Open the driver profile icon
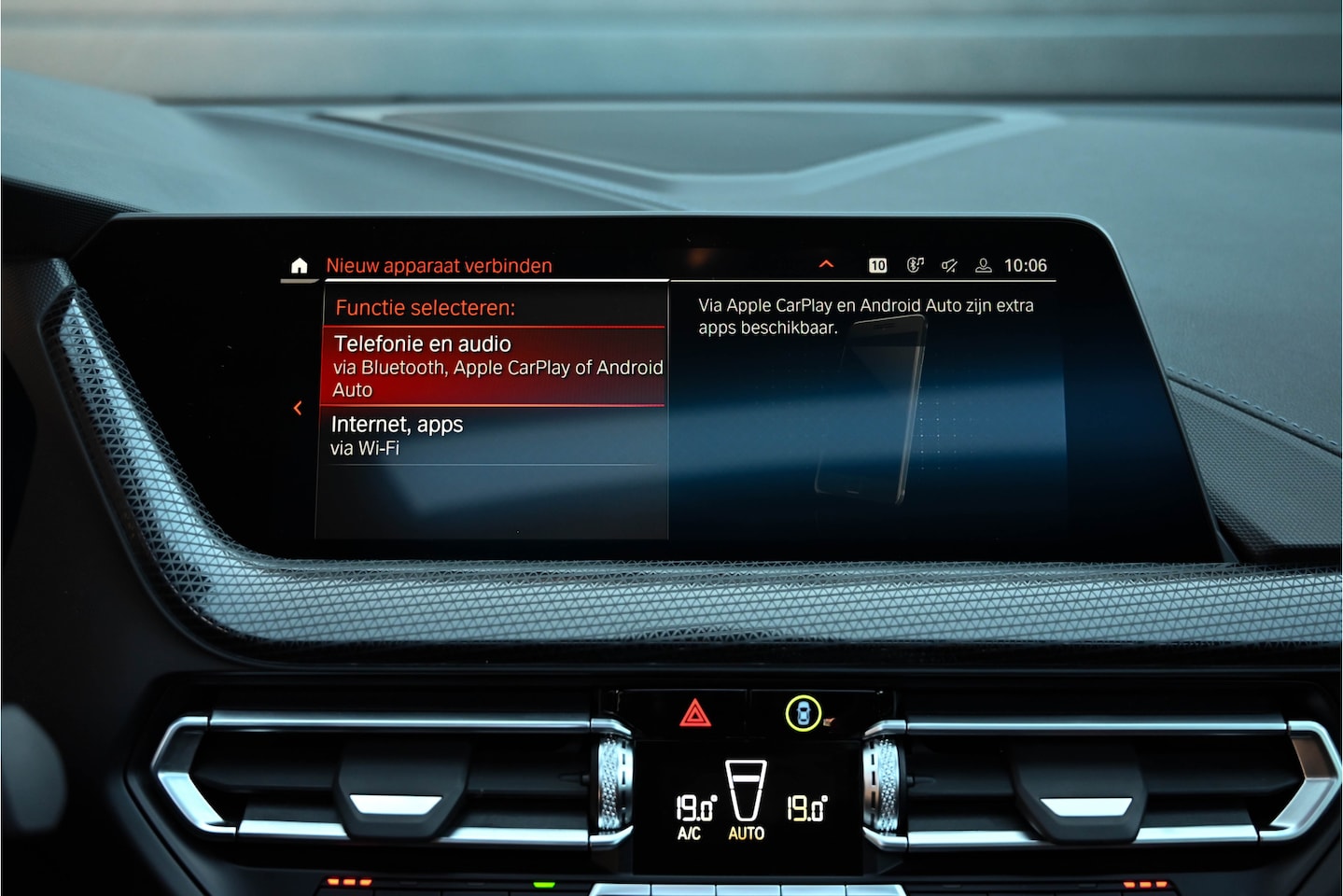The width and height of the screenshot is (1343, 896). (x=983, y=266)
